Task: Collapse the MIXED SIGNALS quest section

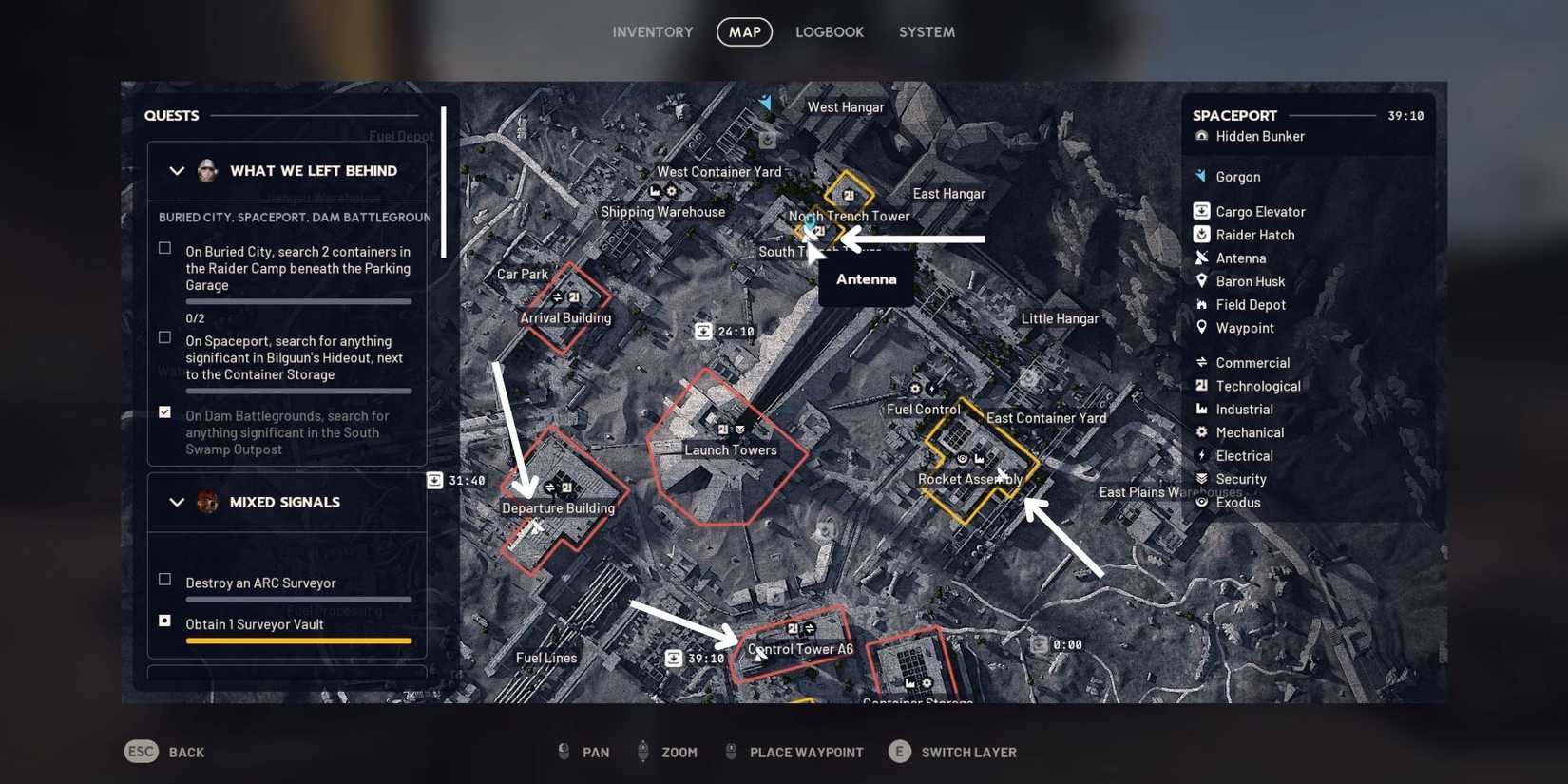Action: point(177,502)
